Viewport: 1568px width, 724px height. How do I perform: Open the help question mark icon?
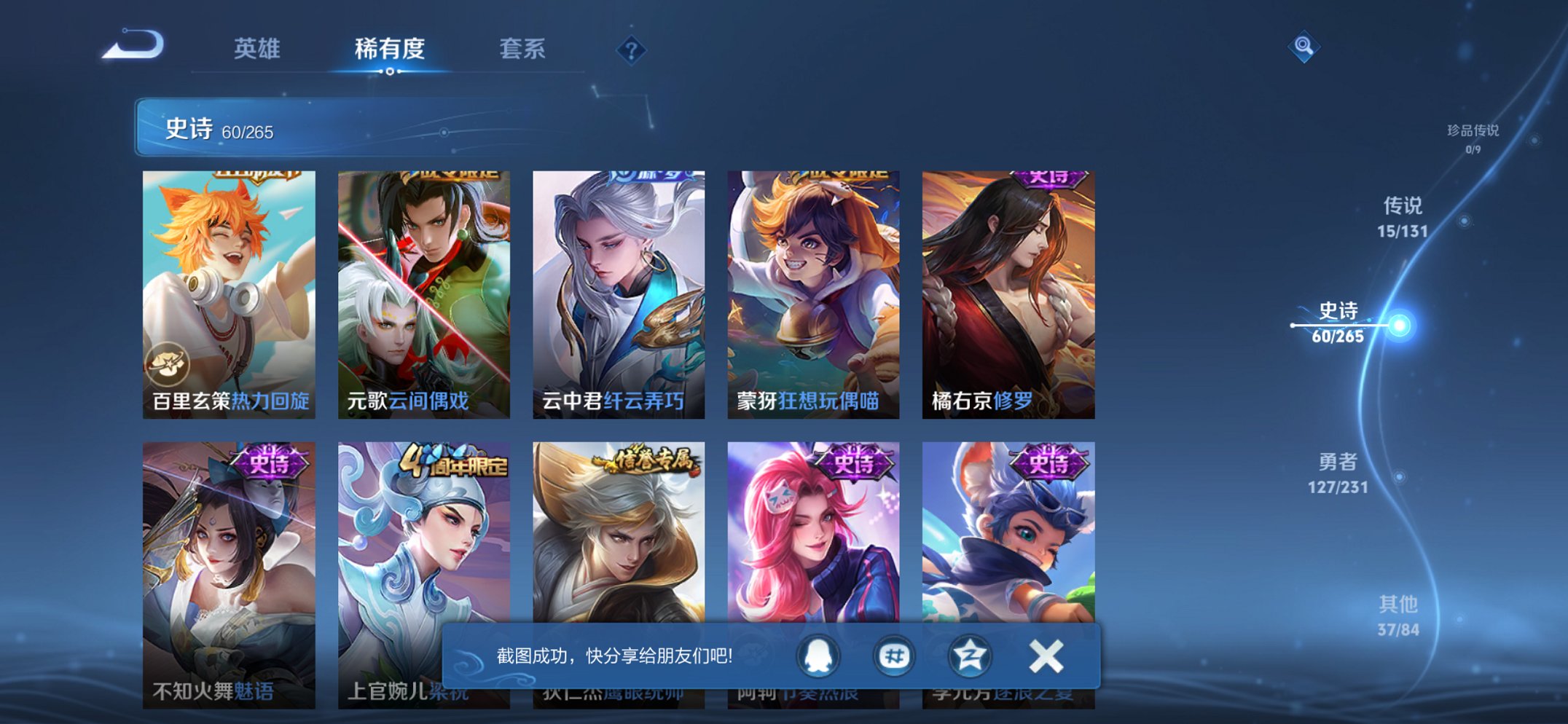(631, 50)
